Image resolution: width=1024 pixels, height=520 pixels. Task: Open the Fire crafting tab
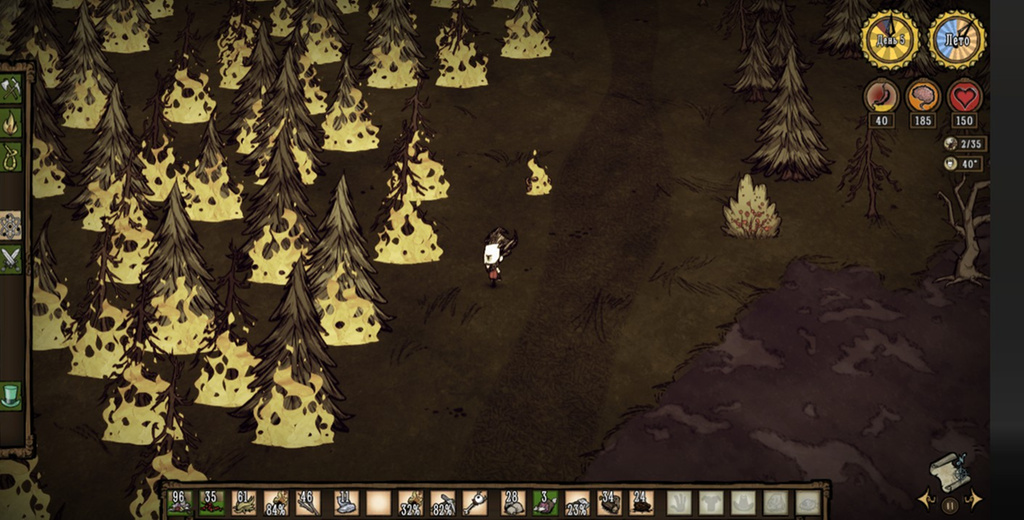[11, 122]
